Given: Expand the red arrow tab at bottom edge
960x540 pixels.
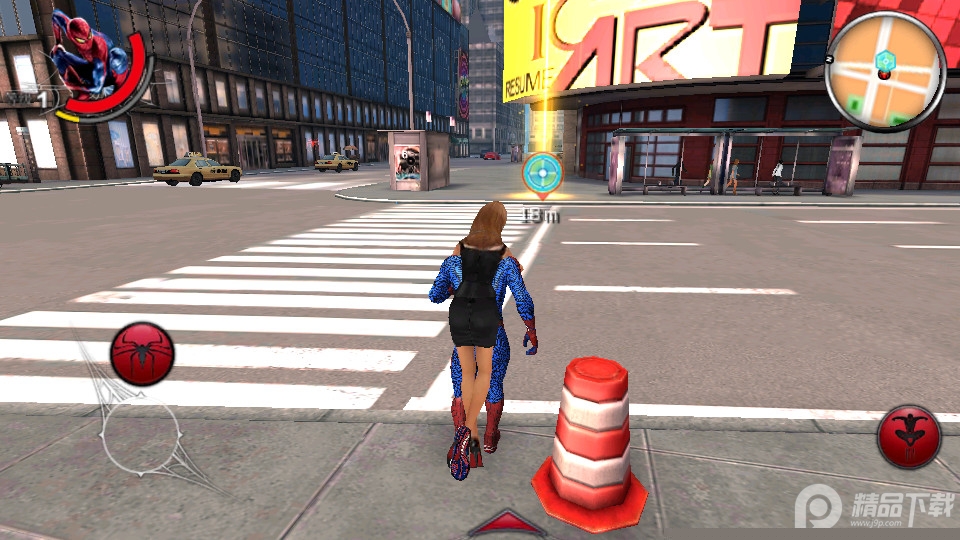Looking at the screenshot, I should (507, 524).
